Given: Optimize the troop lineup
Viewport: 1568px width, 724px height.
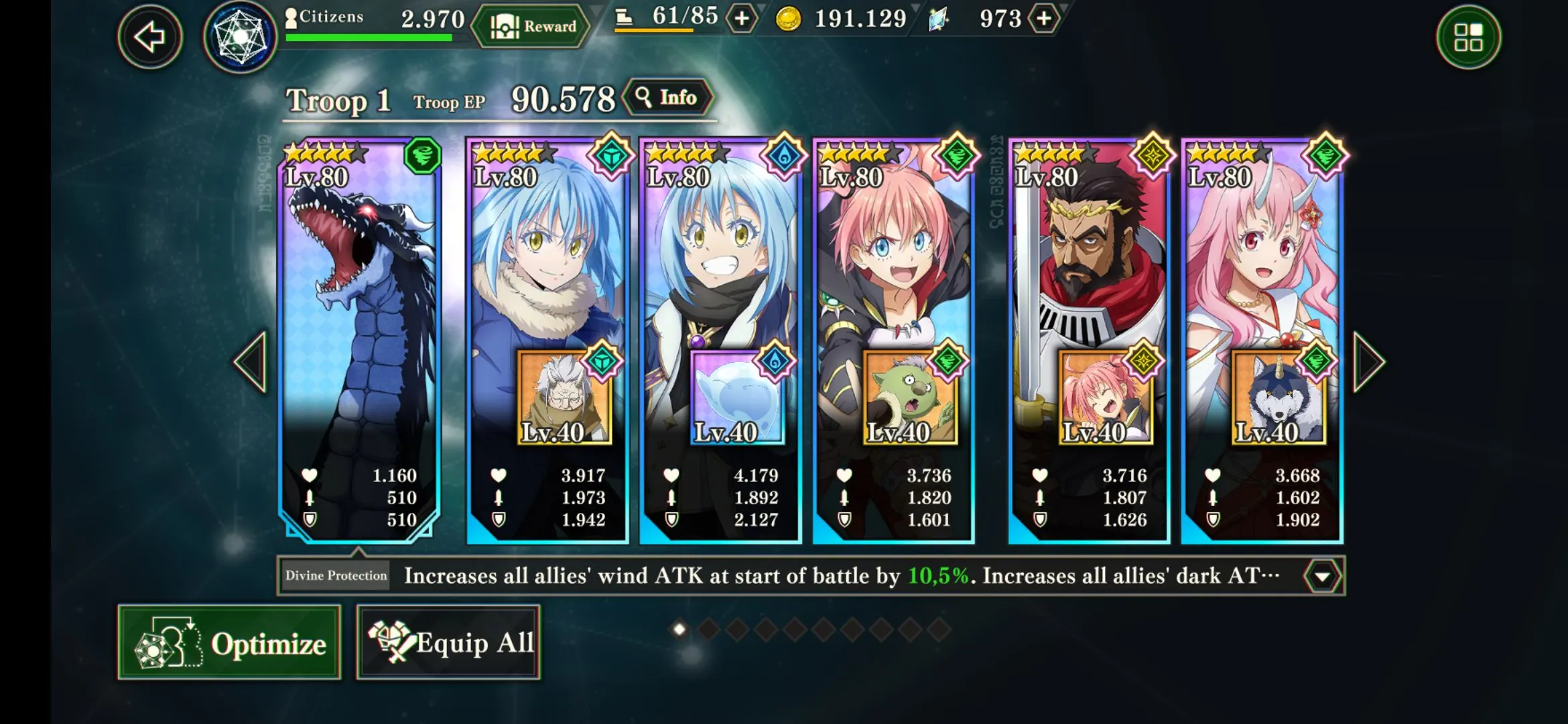Looking at the screenshot, I should click(x=229, y=643).
